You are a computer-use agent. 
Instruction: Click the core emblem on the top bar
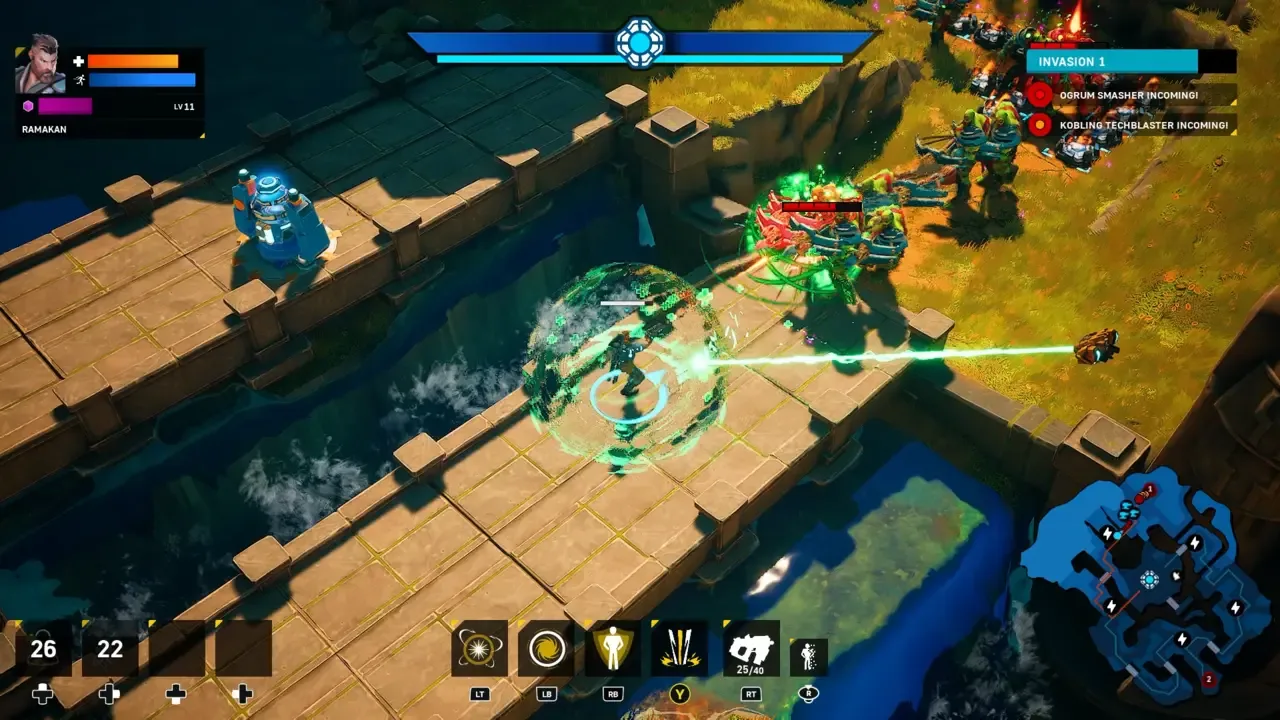[x=639, y=42]
